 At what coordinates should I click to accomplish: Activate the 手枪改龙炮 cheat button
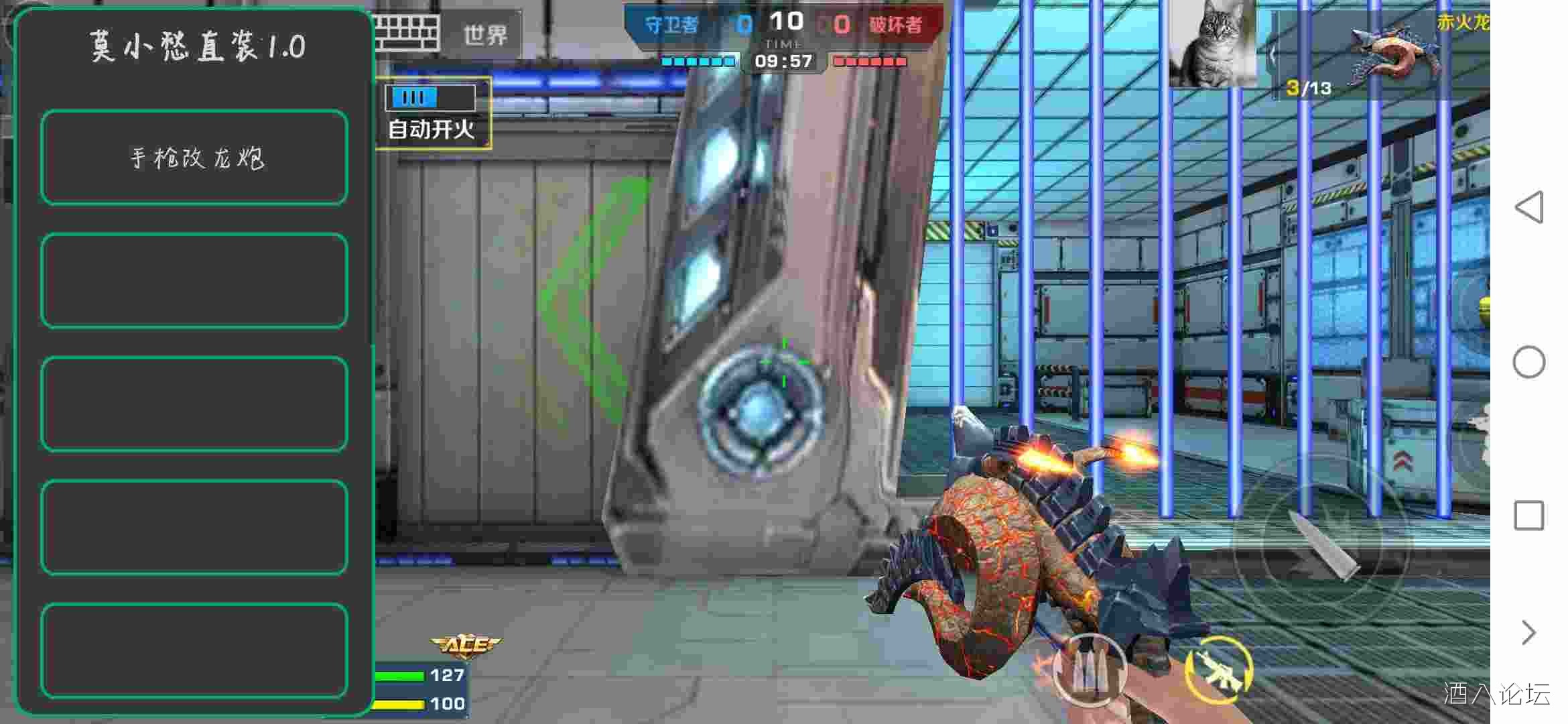(194, 158)
